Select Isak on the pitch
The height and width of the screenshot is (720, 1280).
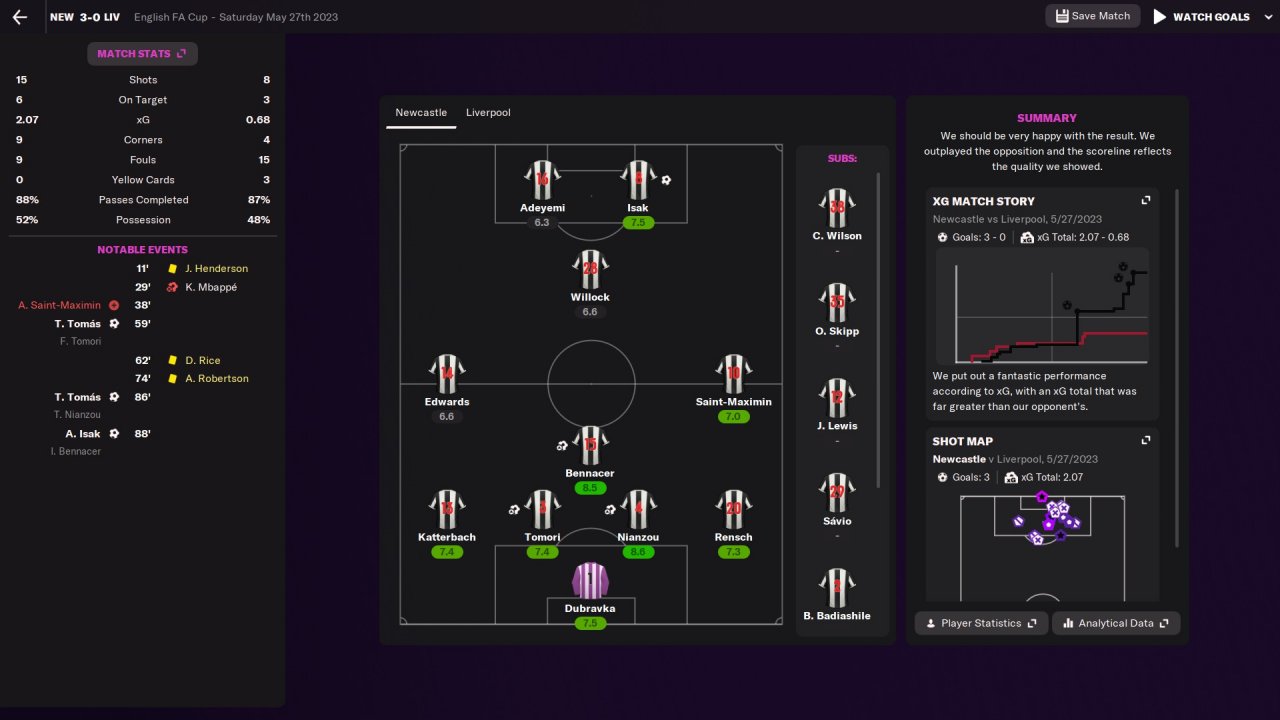point(638,181)
